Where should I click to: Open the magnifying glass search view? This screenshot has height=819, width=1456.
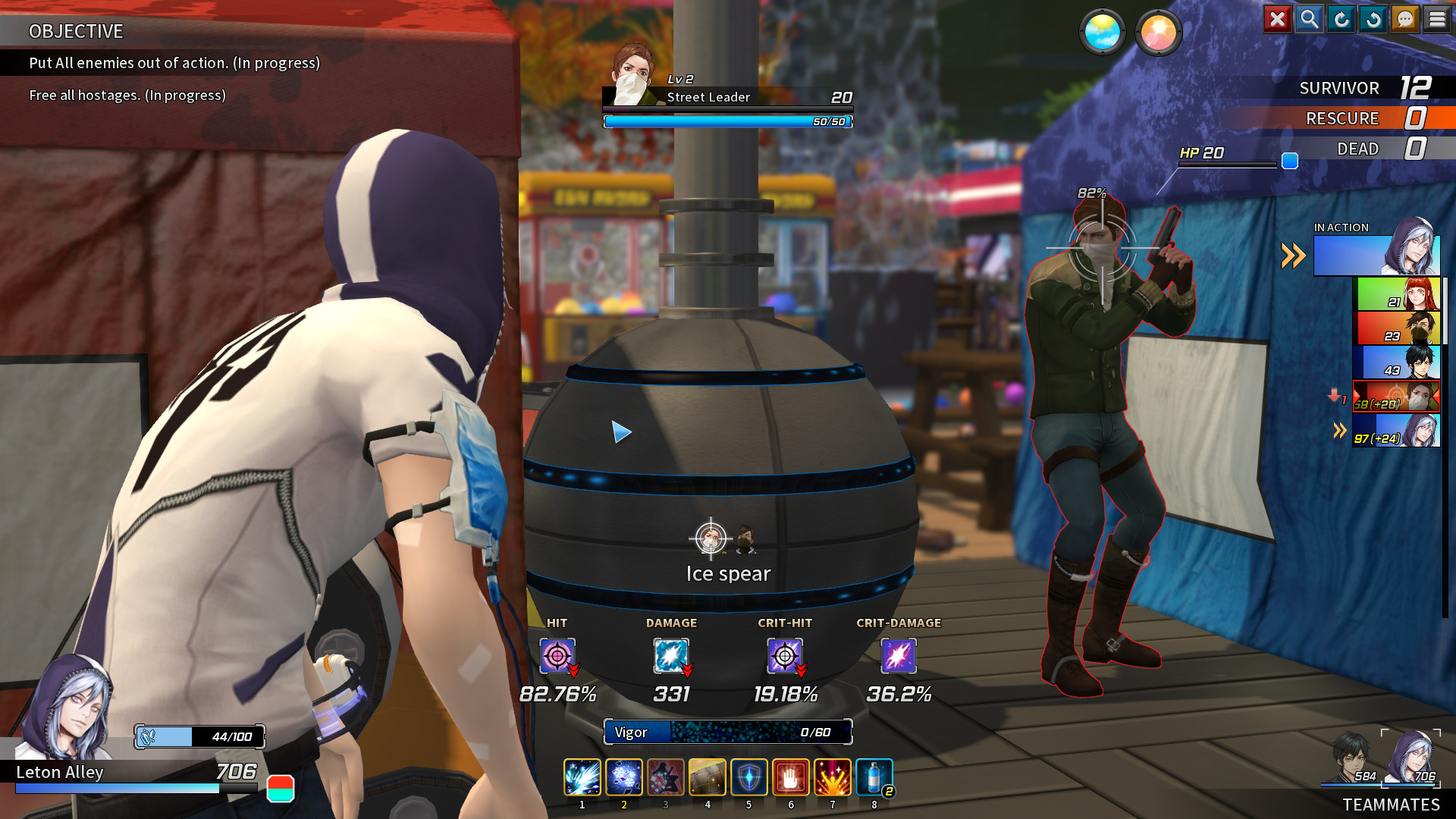[1309, 19]
